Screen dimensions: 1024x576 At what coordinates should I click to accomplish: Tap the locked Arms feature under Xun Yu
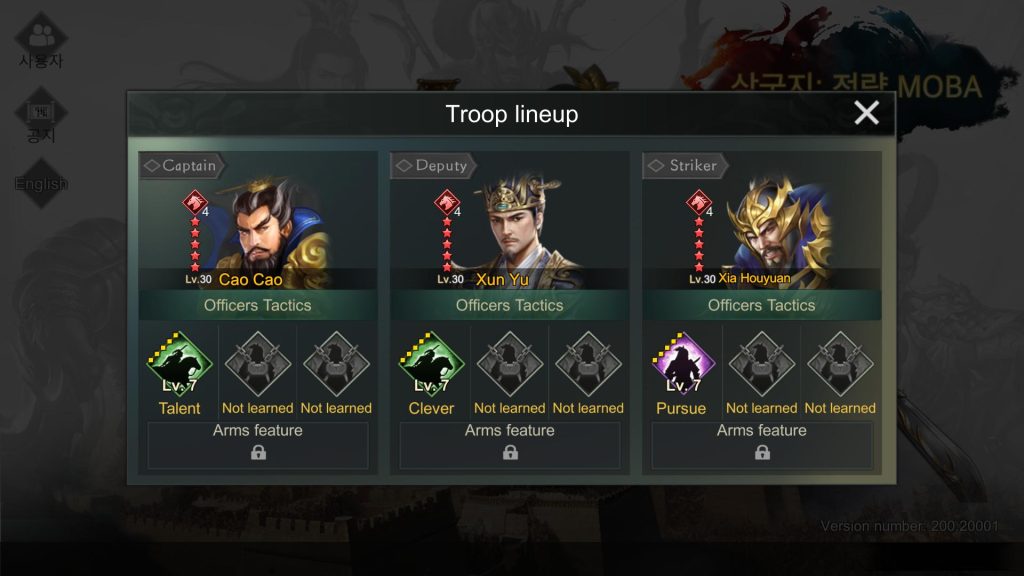[510, 445]
